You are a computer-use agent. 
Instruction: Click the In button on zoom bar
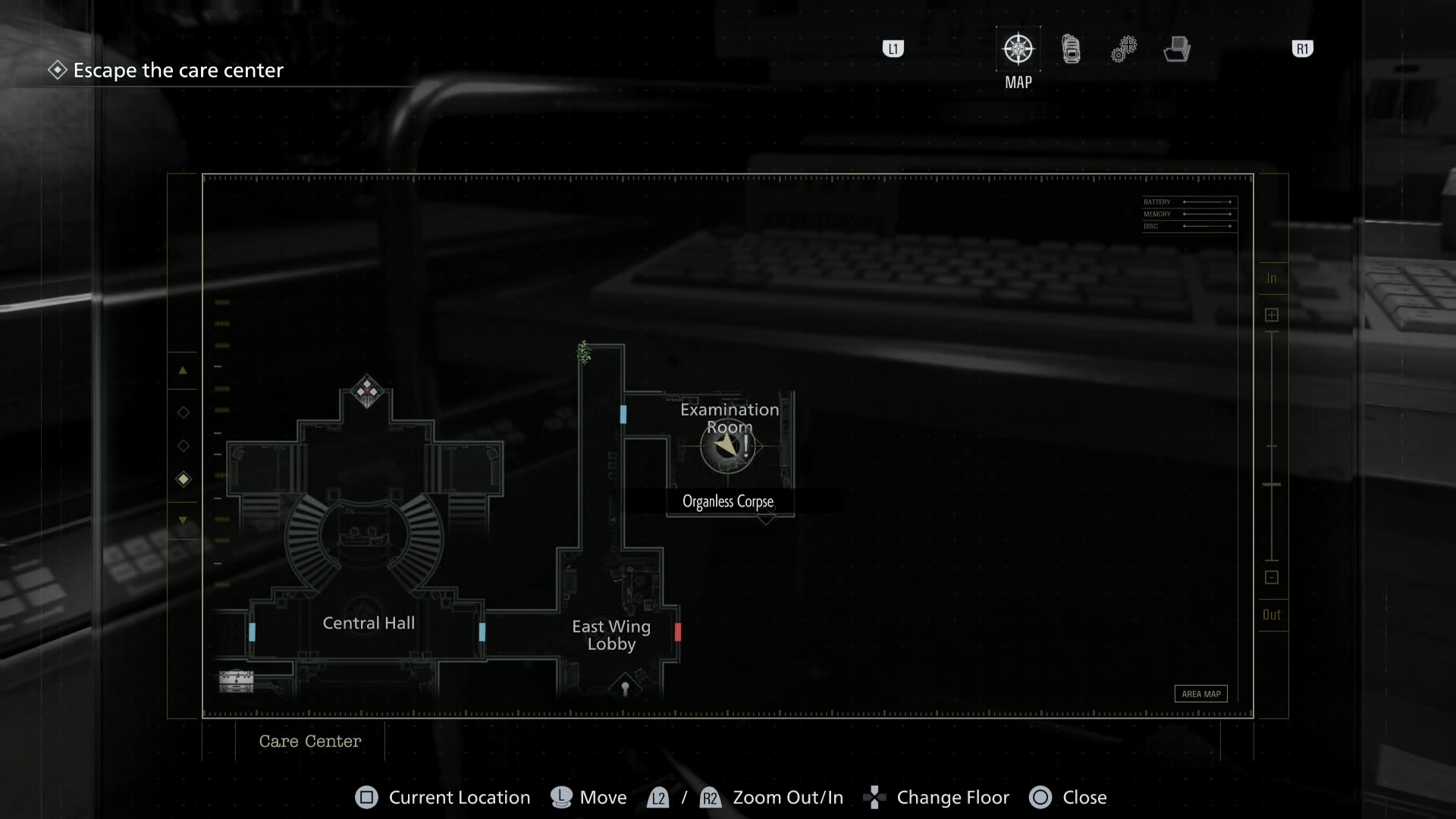pos(1272,278)
